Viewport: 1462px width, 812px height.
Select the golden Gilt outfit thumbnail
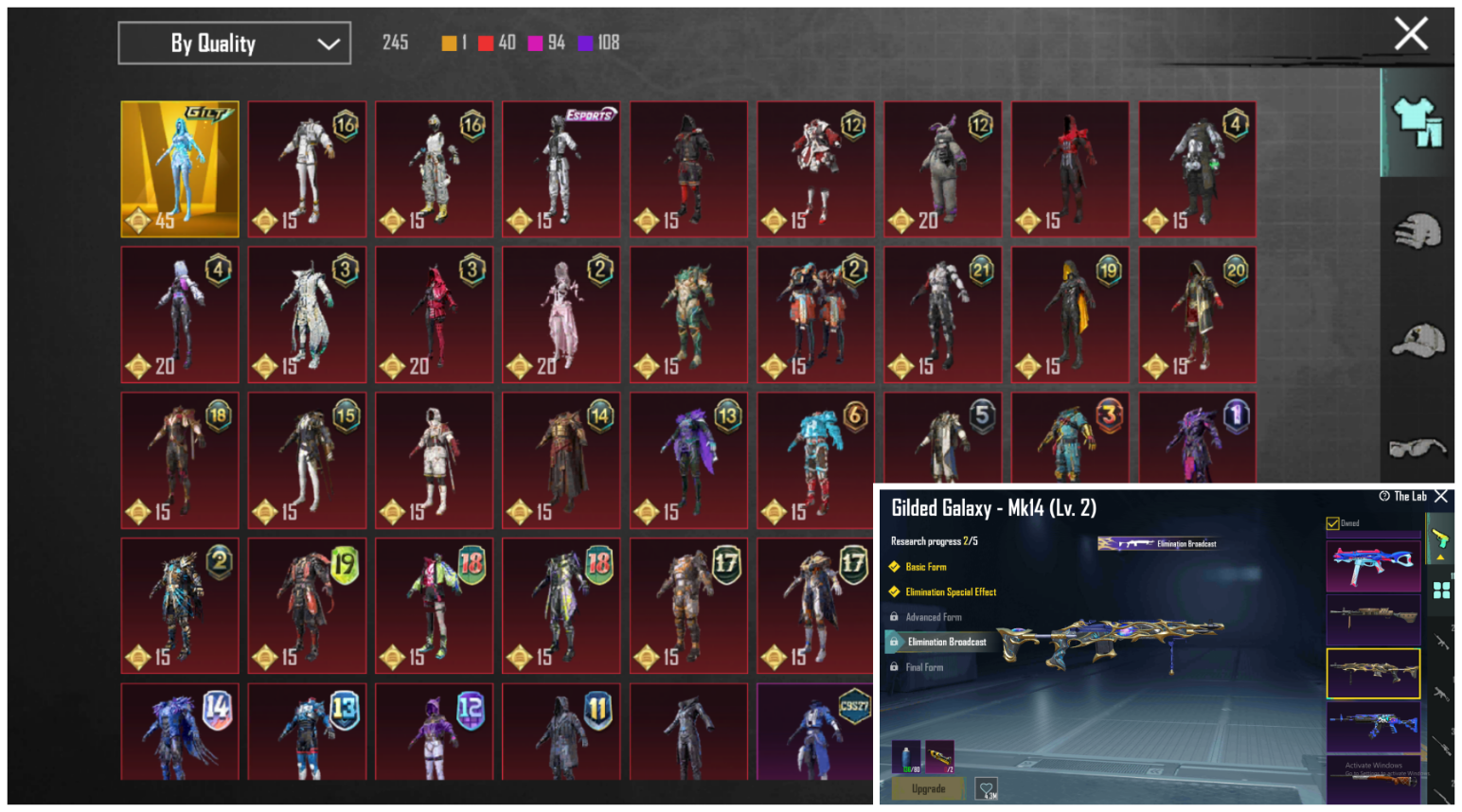click(x=180, y=169)
